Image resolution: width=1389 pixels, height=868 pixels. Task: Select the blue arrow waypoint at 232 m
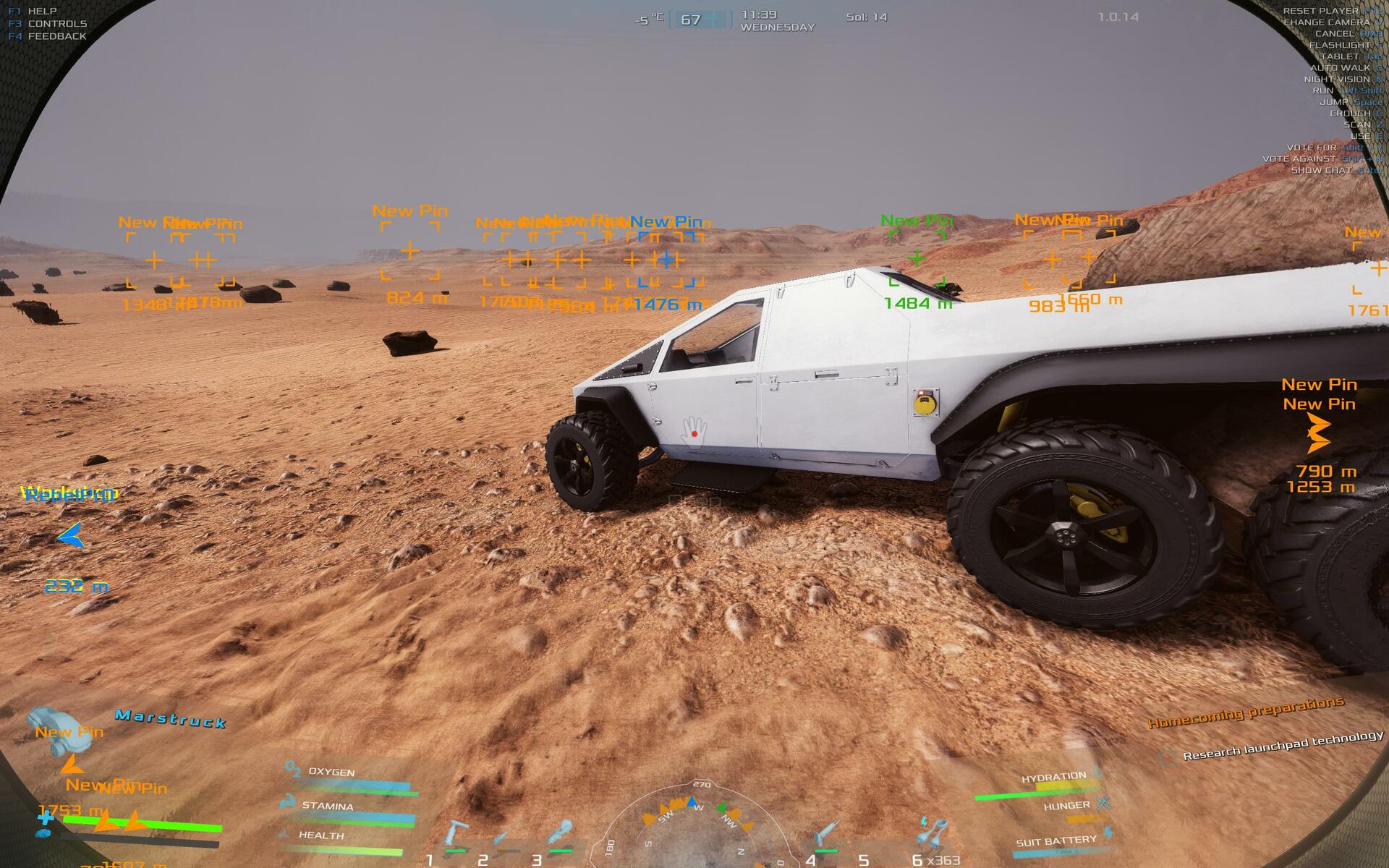71,537
